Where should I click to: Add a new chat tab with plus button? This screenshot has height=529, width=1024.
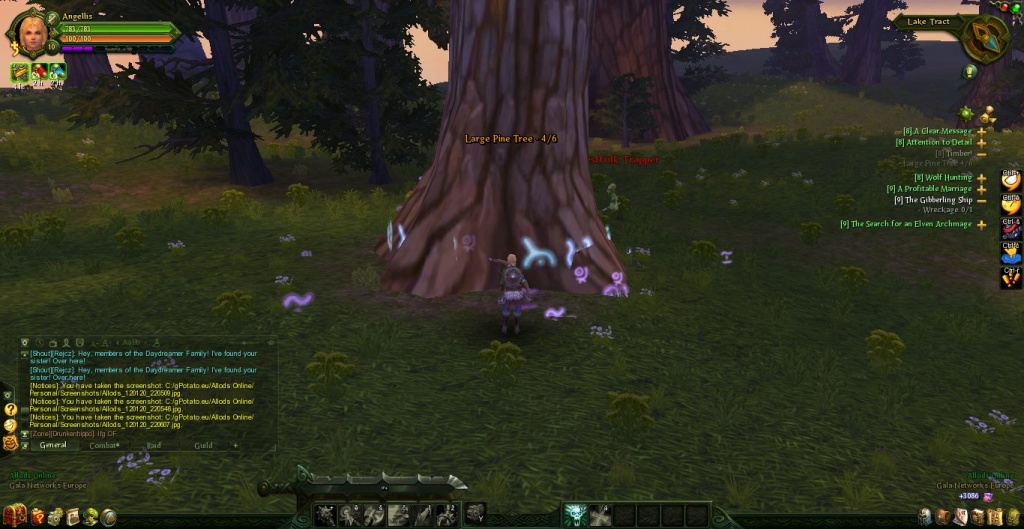pyautogui.click(x=236, y=445)
